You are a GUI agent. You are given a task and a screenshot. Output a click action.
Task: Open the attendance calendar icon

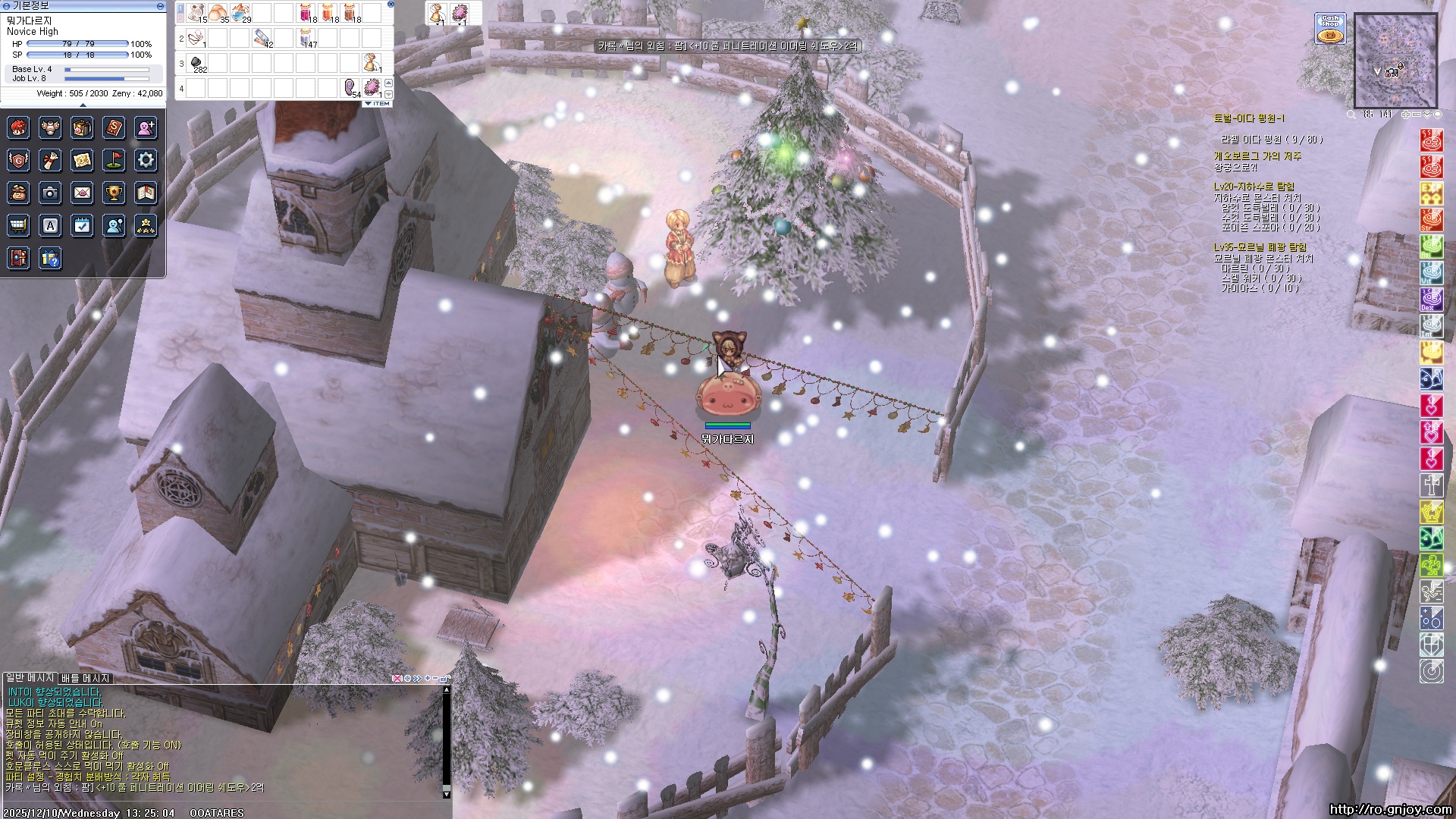pyautogui.click(x=82, y=225)
